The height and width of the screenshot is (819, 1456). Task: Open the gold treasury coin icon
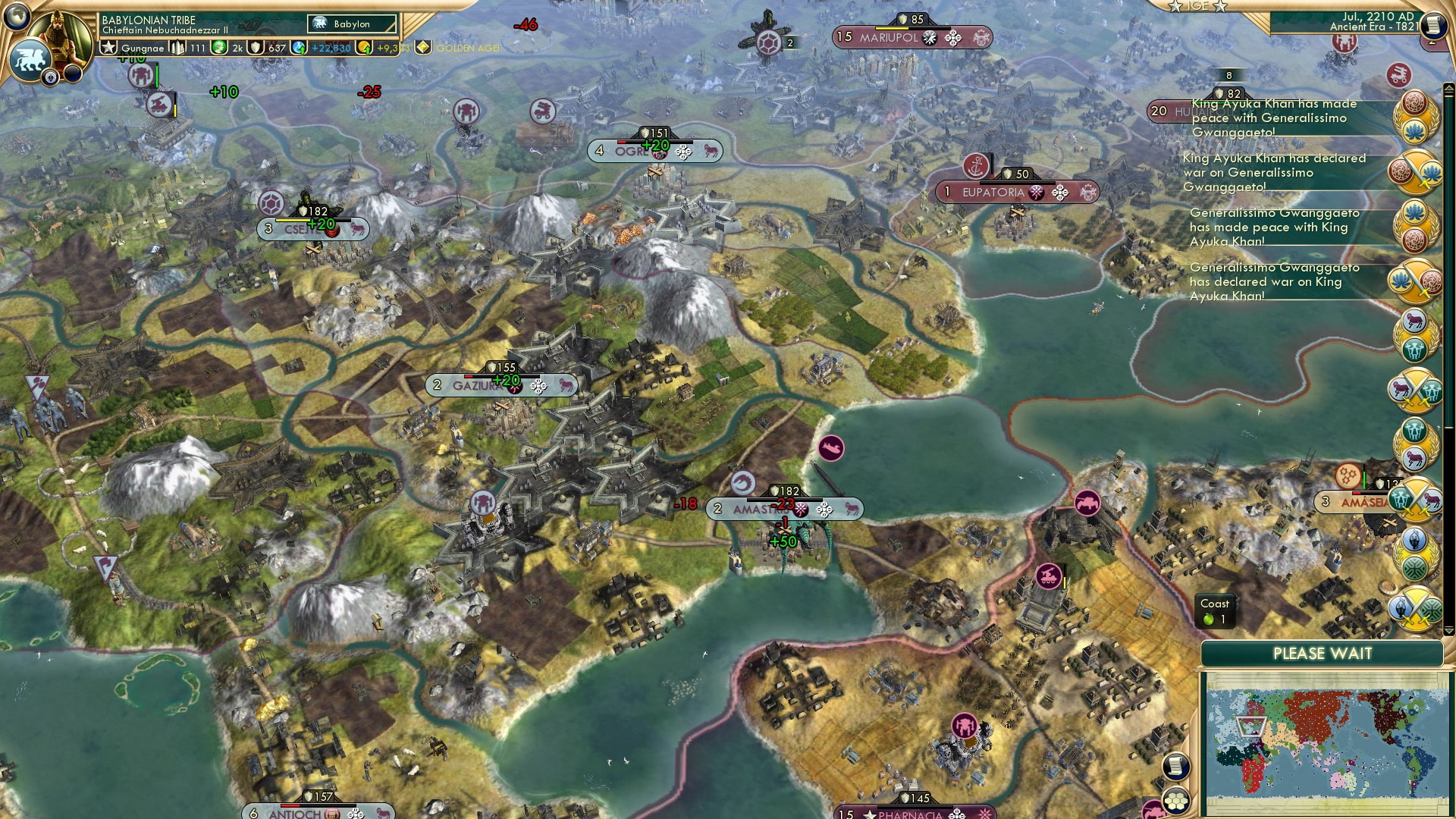[363, 48]
